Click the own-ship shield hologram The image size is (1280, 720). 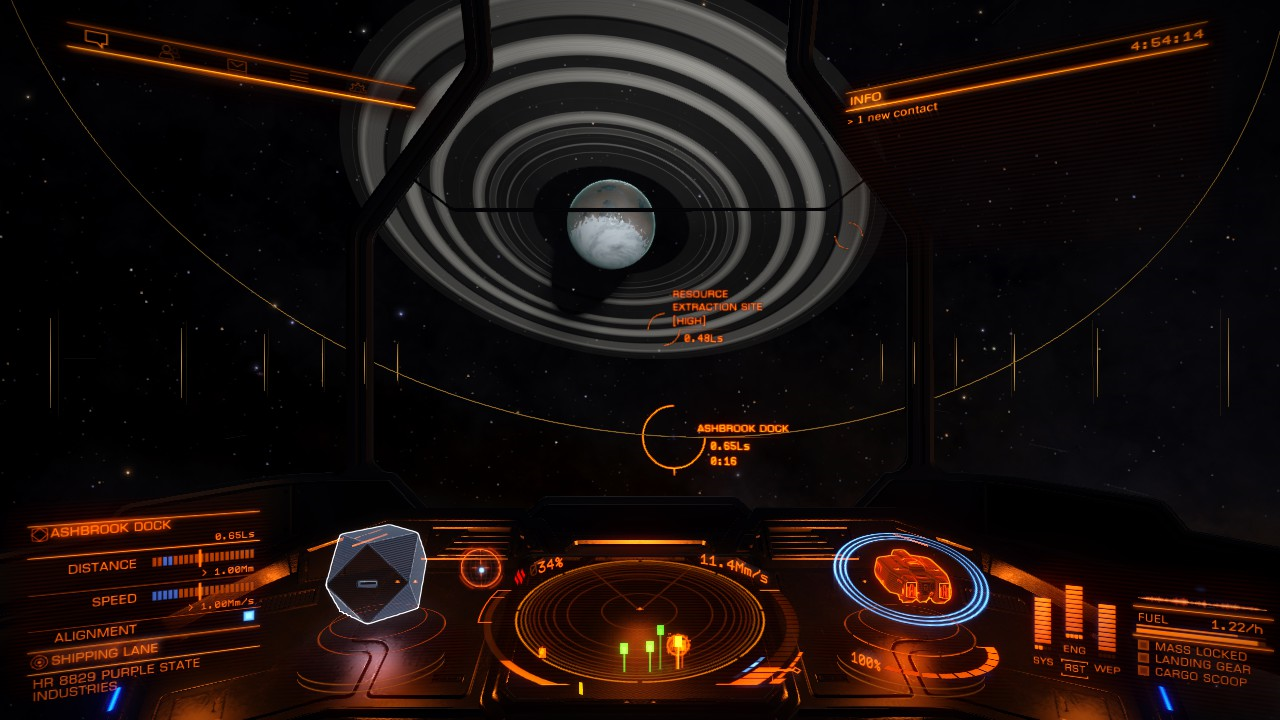pos(910,578)
